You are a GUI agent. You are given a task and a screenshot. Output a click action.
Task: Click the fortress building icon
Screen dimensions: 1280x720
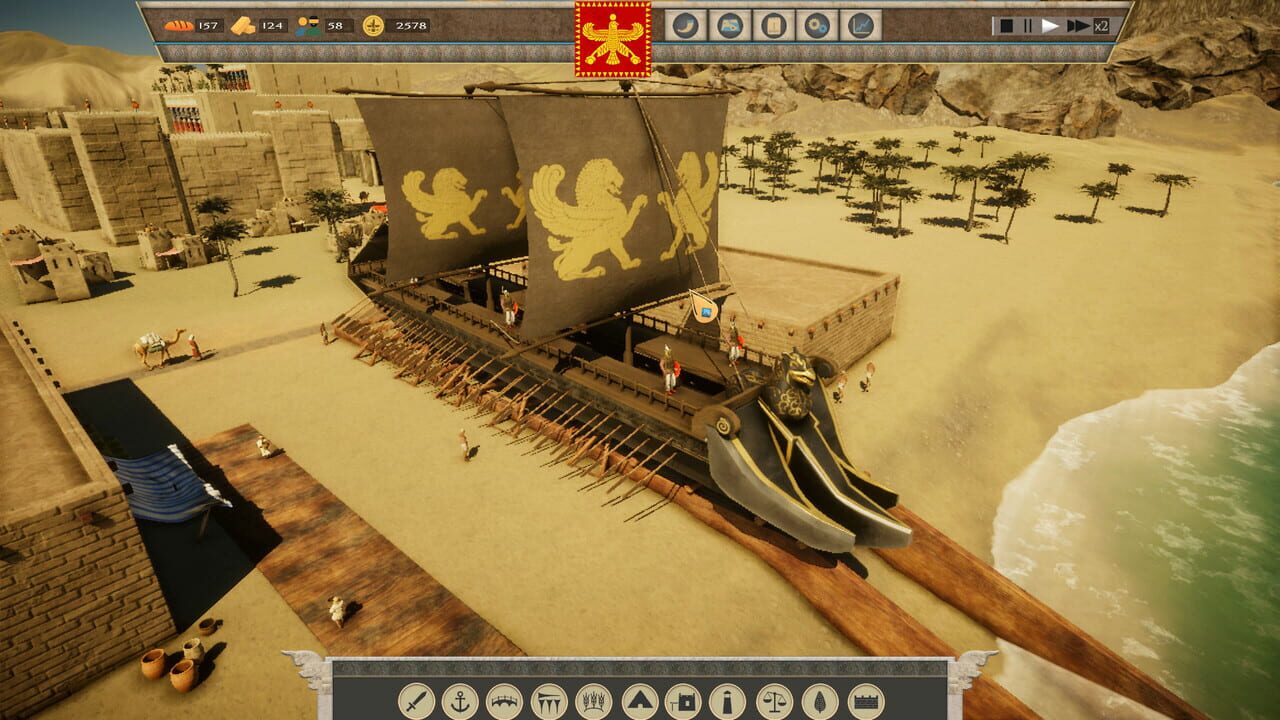pyautogui.click(x=686, y=700)
